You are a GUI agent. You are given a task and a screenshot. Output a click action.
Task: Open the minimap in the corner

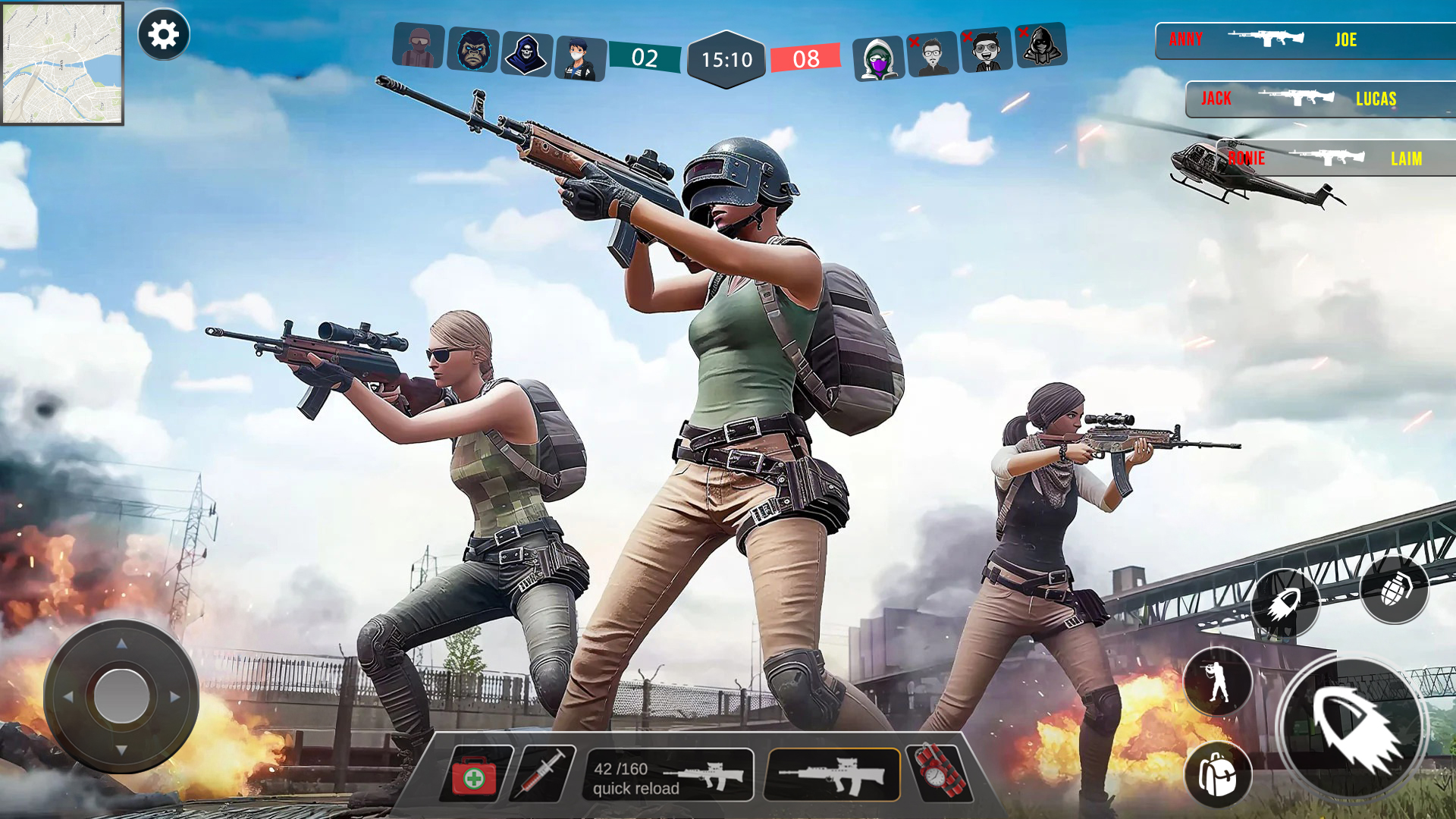63,64
